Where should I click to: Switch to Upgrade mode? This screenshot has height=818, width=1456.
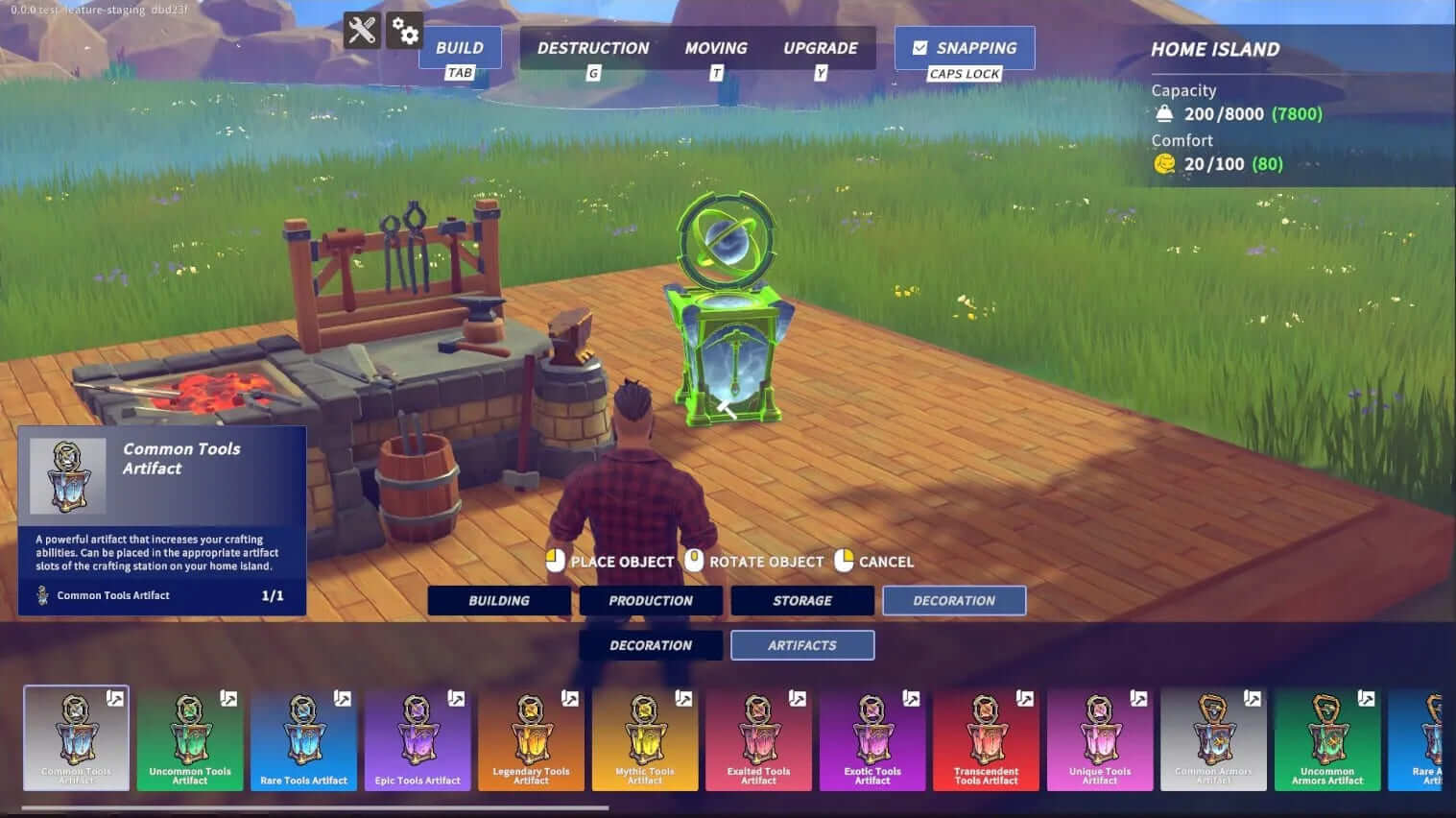pyautogui.click(x=821, y=47)
